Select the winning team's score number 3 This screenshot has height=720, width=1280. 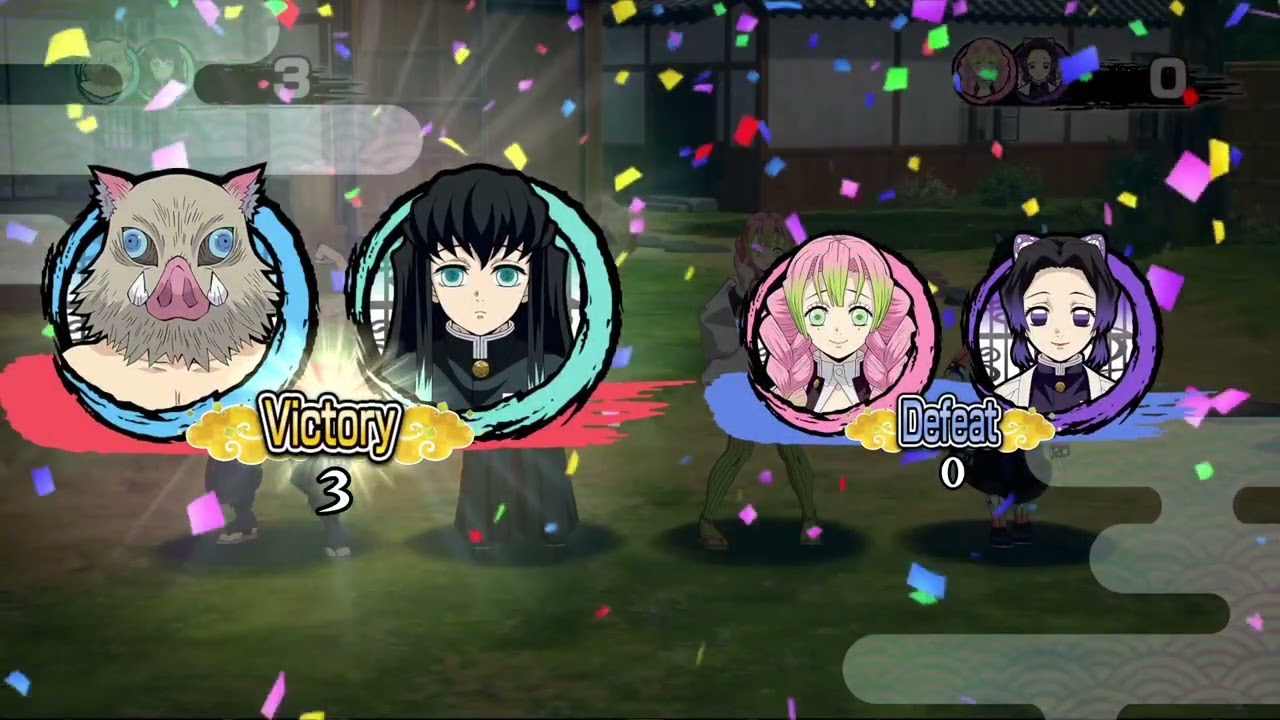point(335,490)
